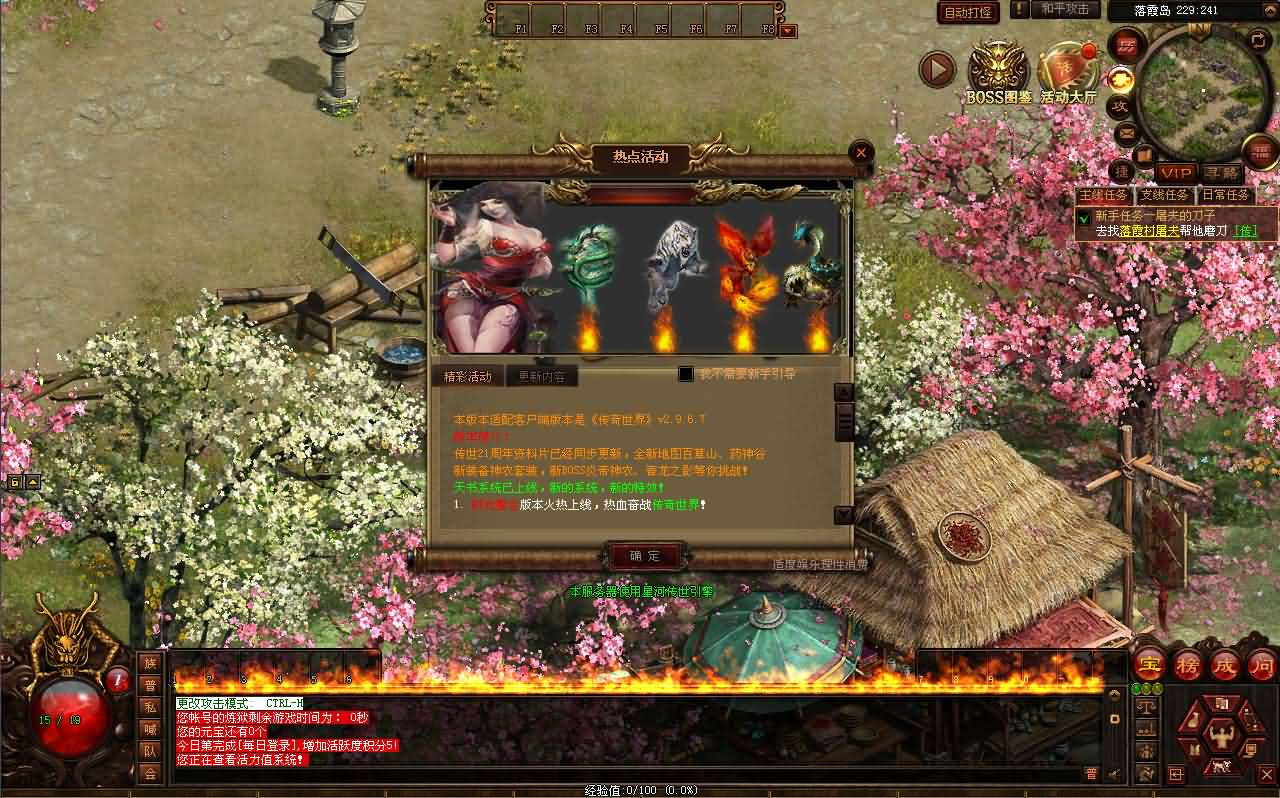Image resolution: width=1280 pixels, height=798 pixels.
Task: Select the 私 private chat channel
Action: (150, 707)
